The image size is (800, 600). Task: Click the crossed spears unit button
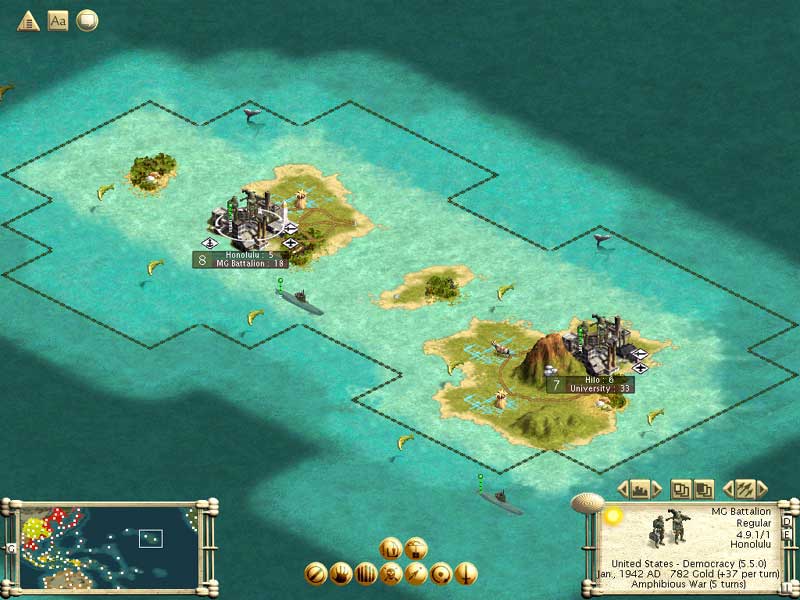pyautogui.click(x=744, y=489)
